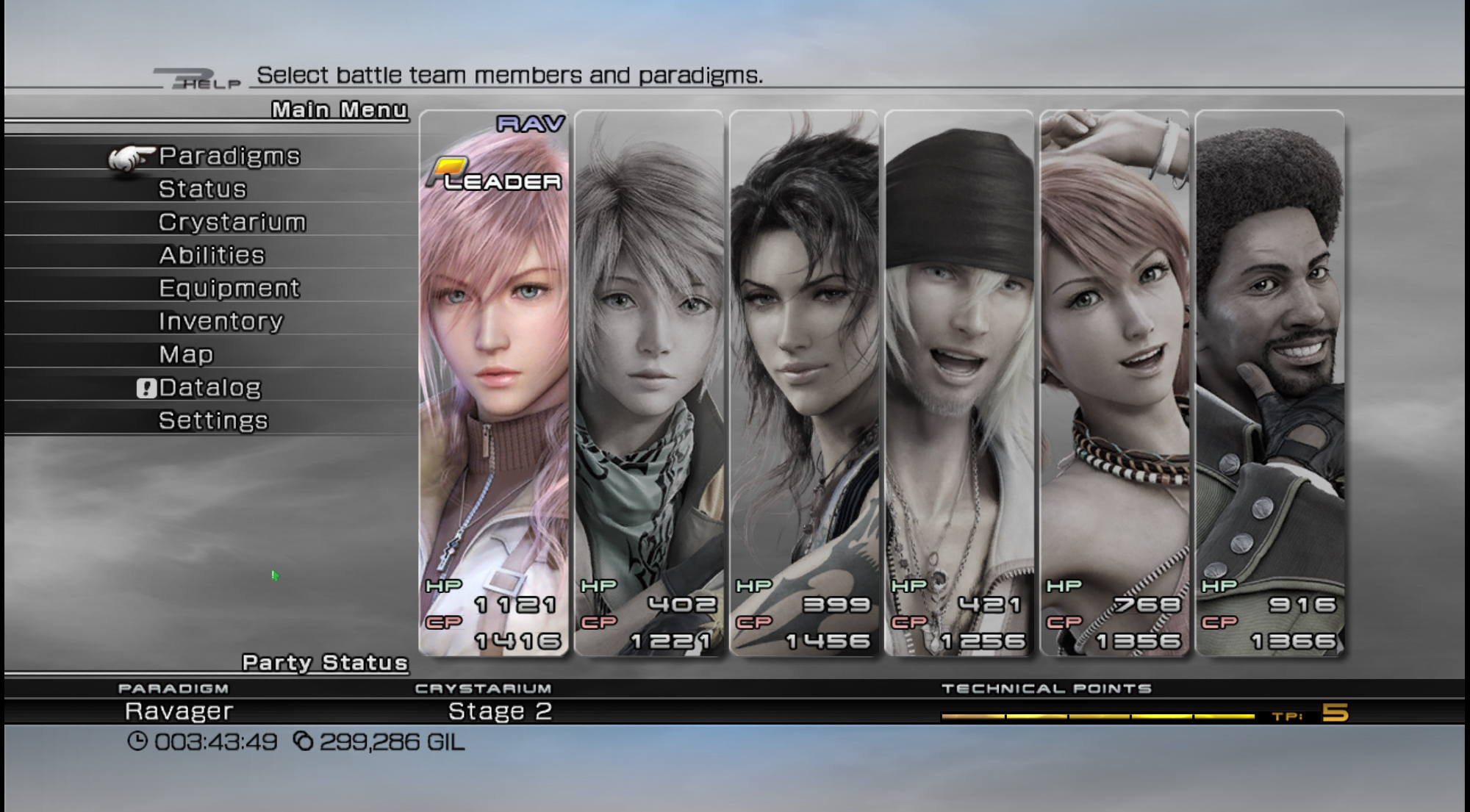Pick the bandana-wearing man's card with 421 HP
Image resolution: width=1470 pixels, height=812 pixels.
[959, 382]
